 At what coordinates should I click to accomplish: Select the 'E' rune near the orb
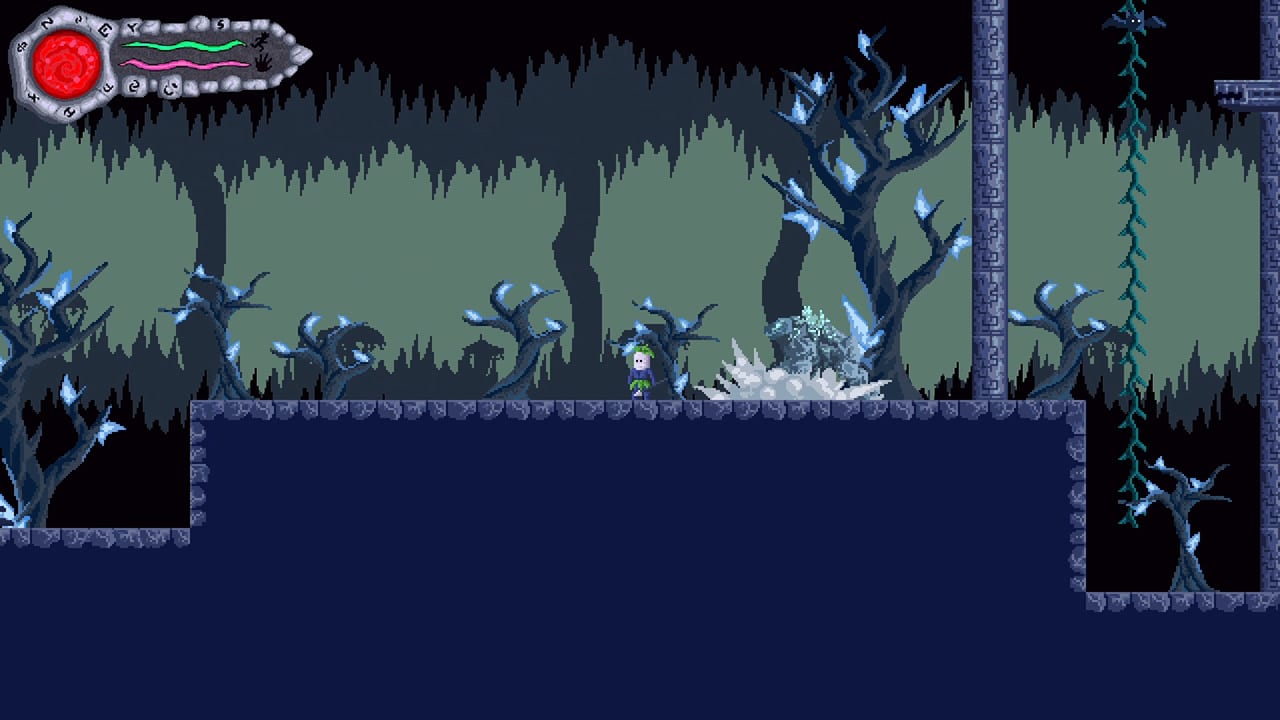tap(105, 27)
